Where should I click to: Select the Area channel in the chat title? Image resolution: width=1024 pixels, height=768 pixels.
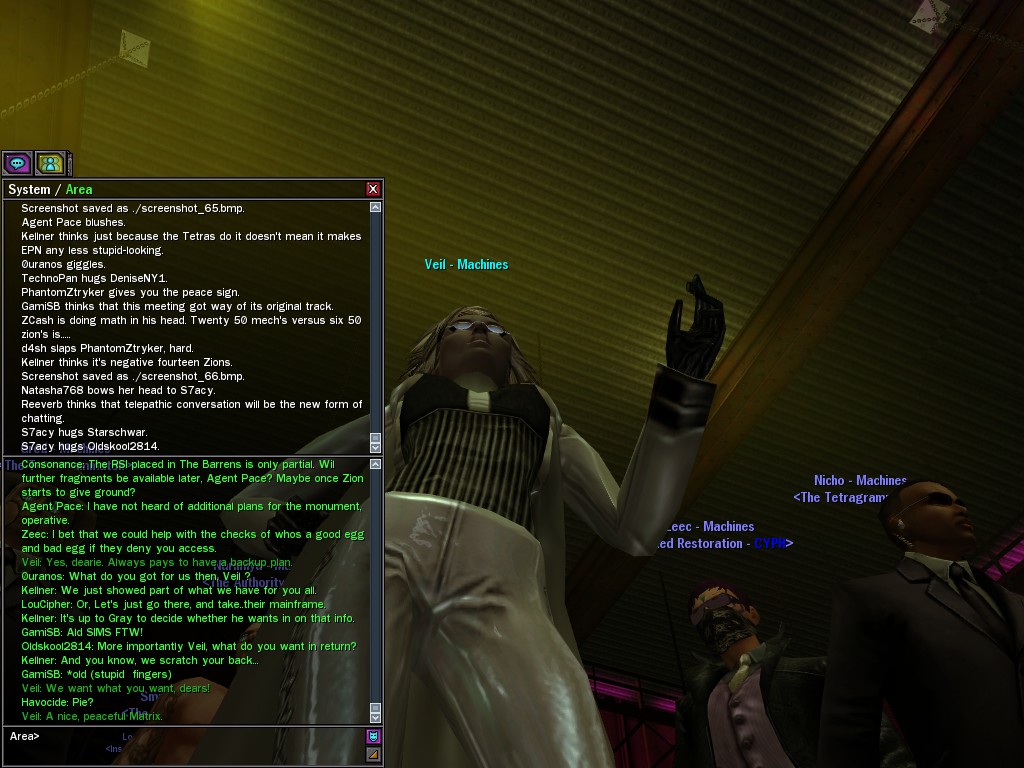tap(79, 189)
